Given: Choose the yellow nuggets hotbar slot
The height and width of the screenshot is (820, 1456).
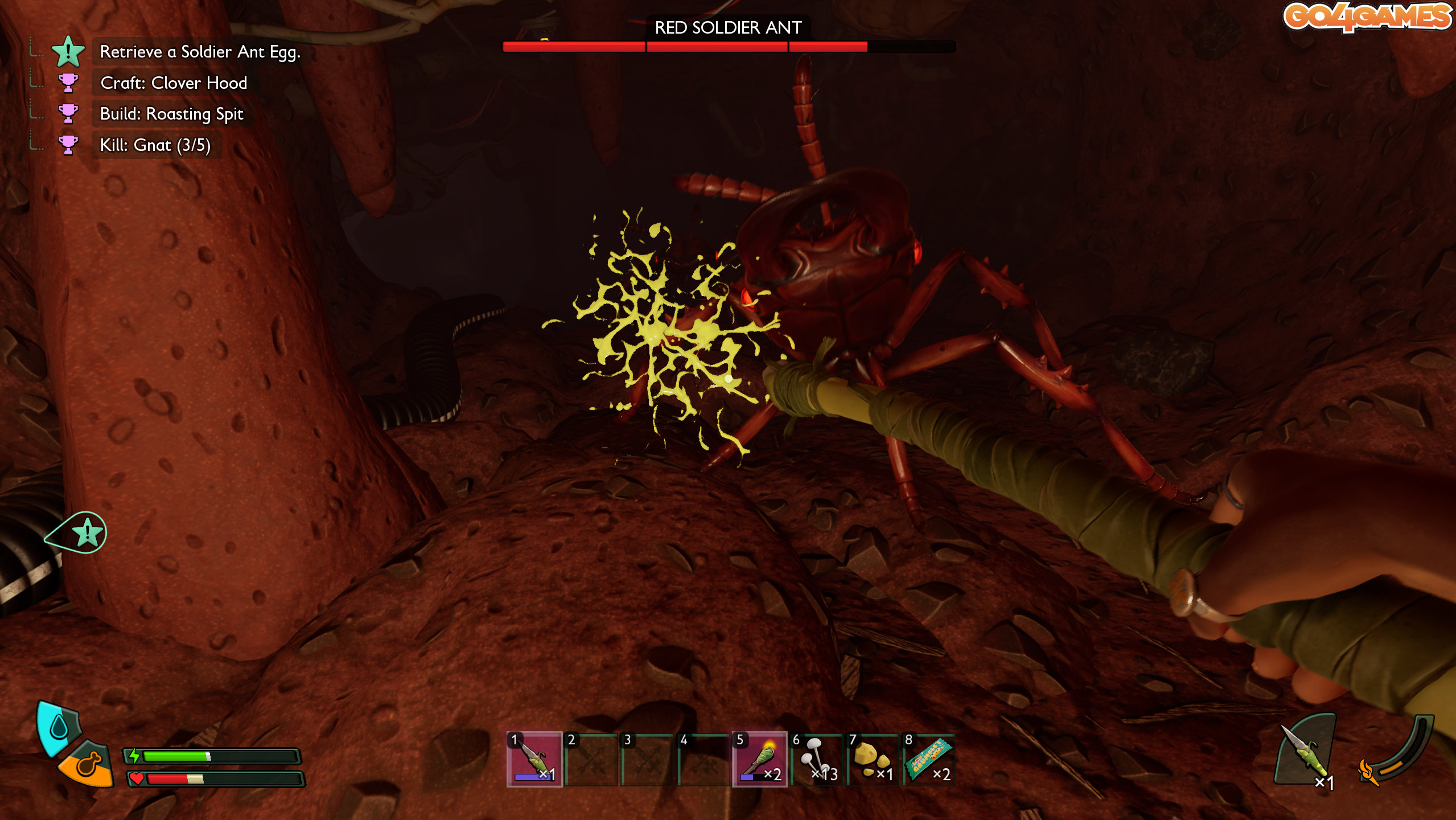Looking at the screenshot, I should coord(872,759).
